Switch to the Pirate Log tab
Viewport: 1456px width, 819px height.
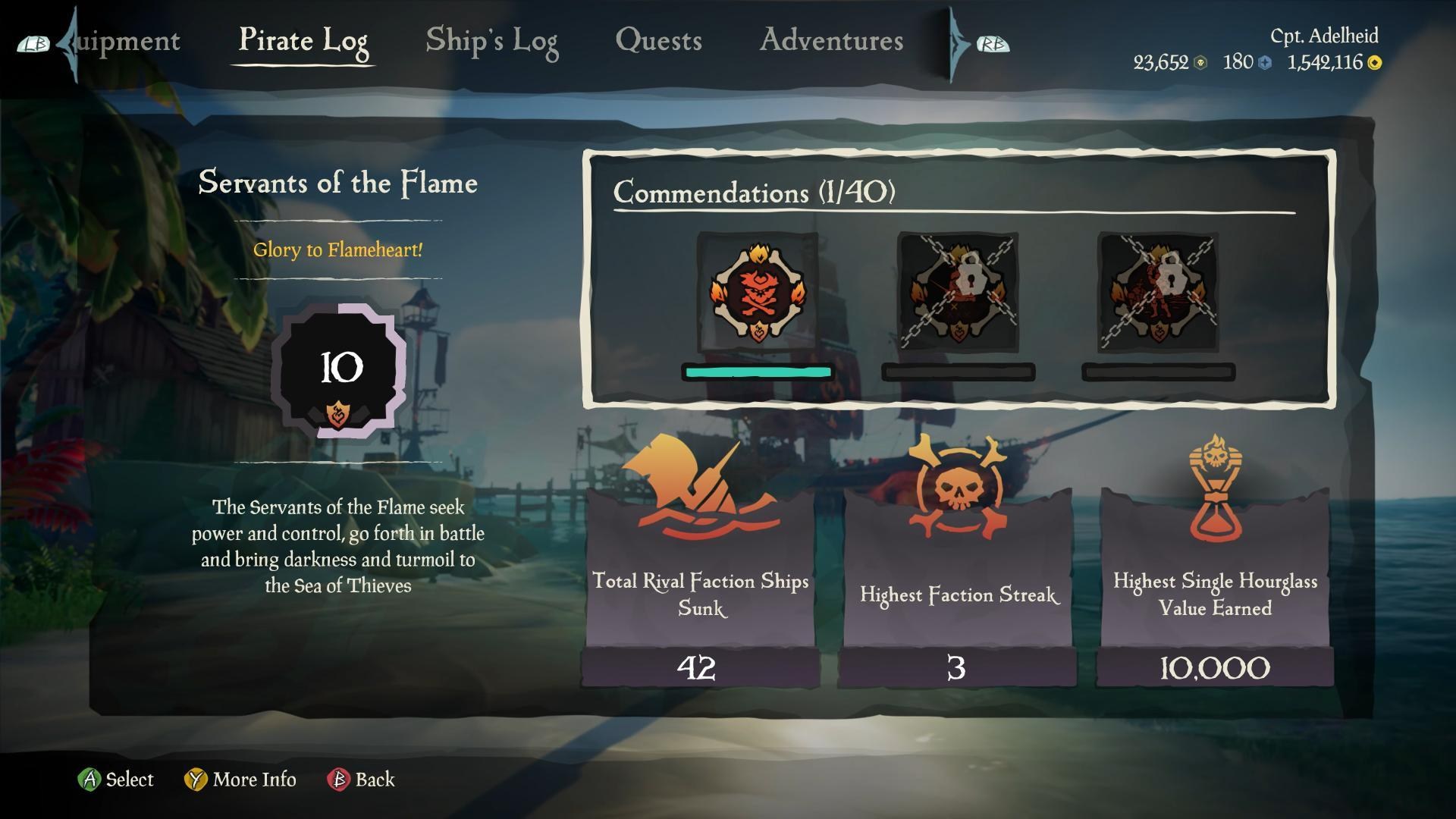pos(303,41)
